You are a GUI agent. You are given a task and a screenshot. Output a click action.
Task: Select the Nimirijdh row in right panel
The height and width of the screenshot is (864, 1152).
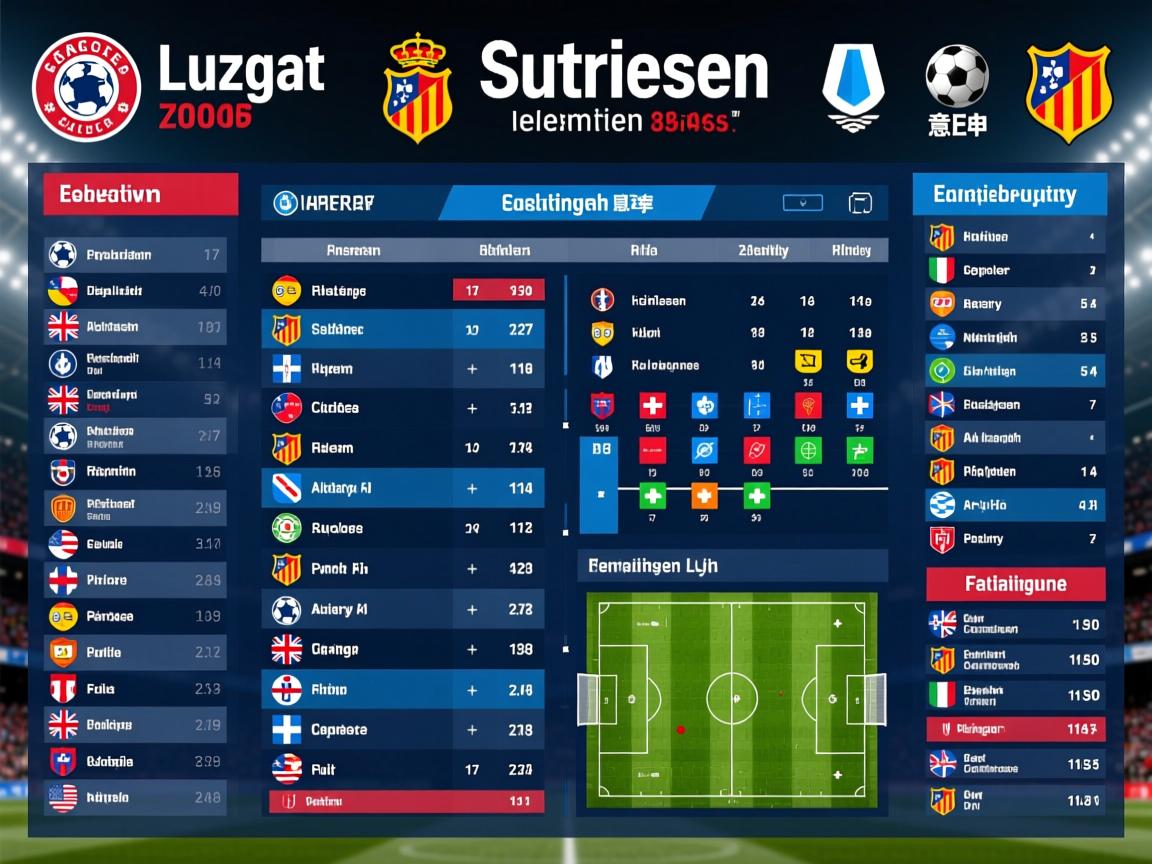click(1015, 338)
